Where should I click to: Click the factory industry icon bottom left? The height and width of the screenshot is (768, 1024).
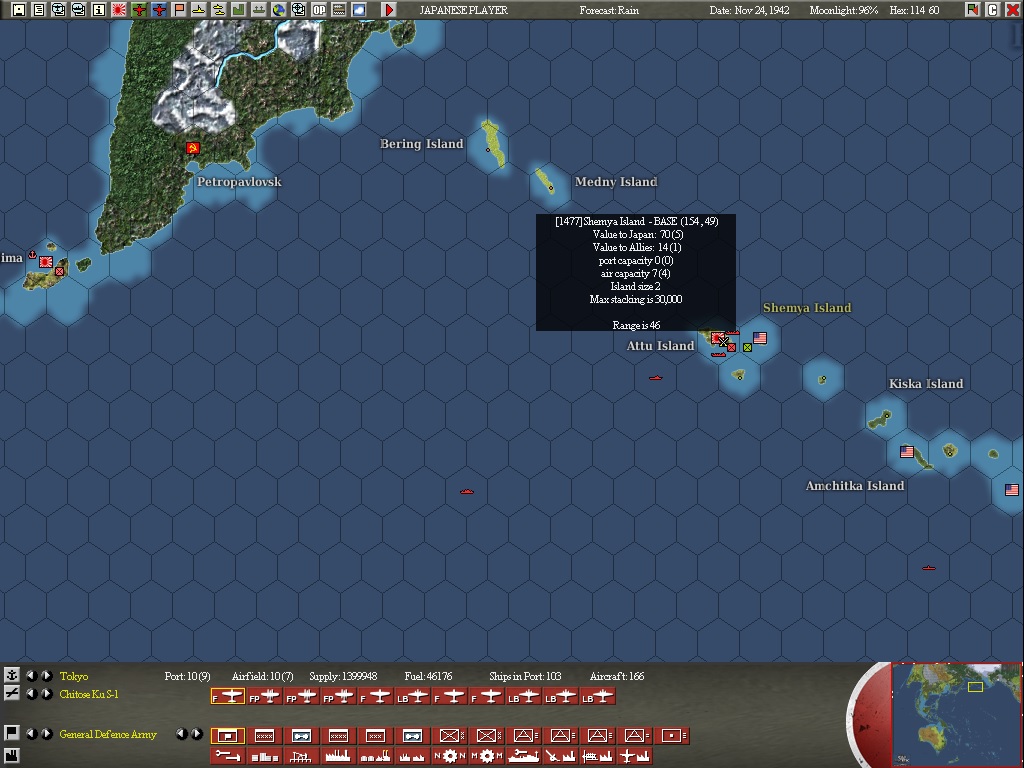pyautogui.click(x=12, y=756)
